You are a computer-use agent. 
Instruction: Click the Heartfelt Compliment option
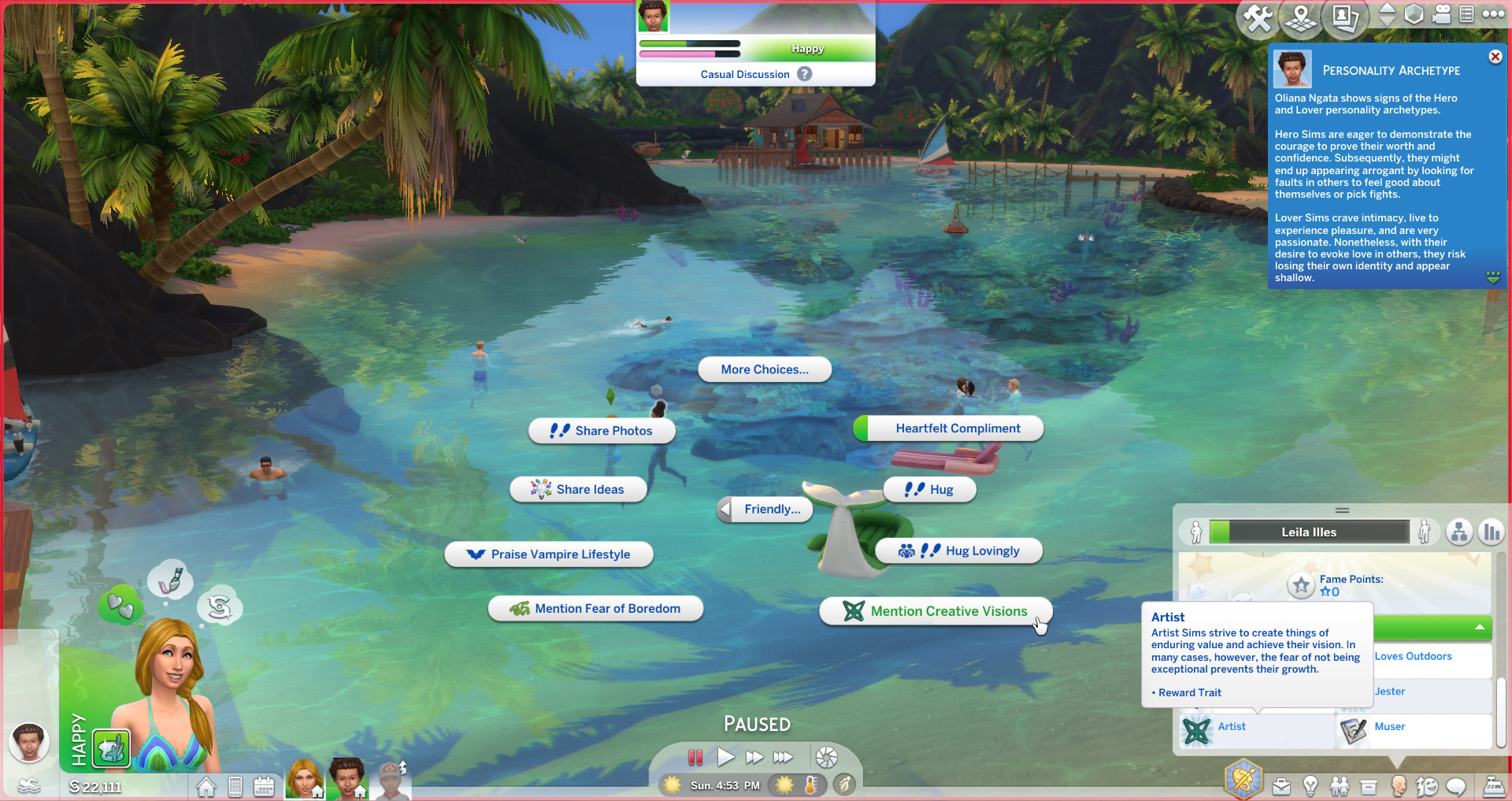click(947, 428)
